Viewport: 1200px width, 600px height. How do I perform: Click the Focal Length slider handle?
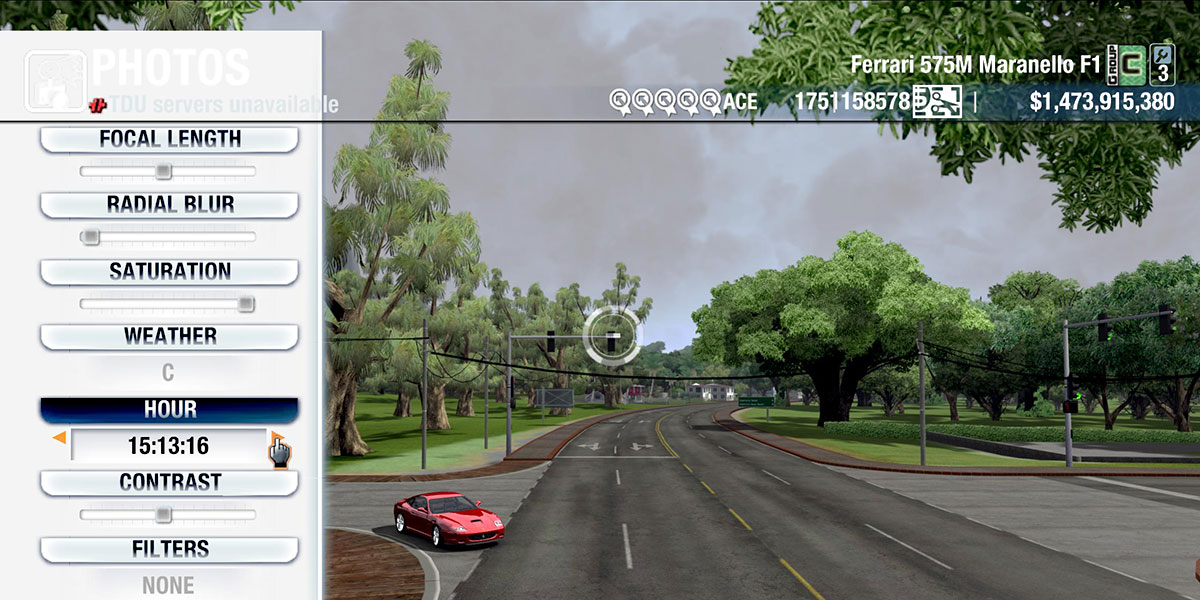coord(163,172)
